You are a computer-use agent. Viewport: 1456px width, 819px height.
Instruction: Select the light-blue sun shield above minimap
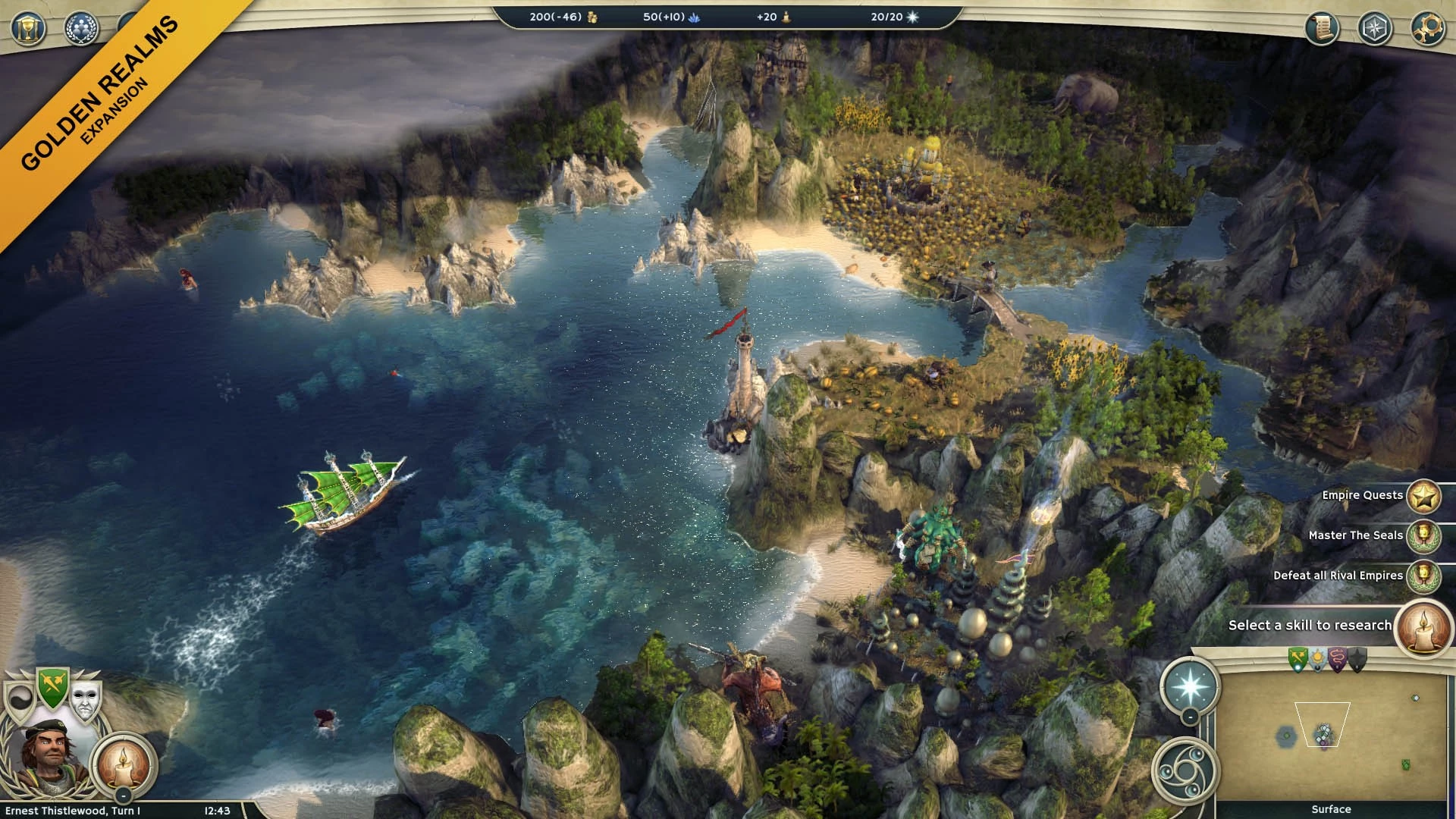click(1318, 659)
